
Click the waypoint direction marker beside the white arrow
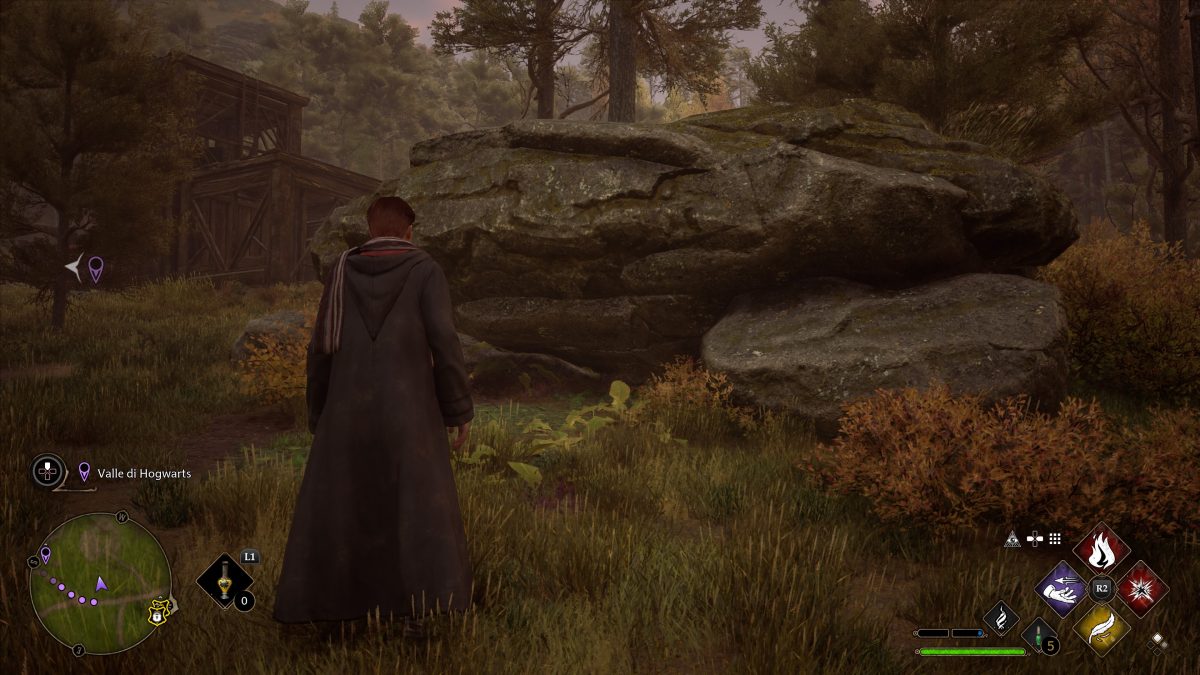pyautogui.click(x=95, y=268)
